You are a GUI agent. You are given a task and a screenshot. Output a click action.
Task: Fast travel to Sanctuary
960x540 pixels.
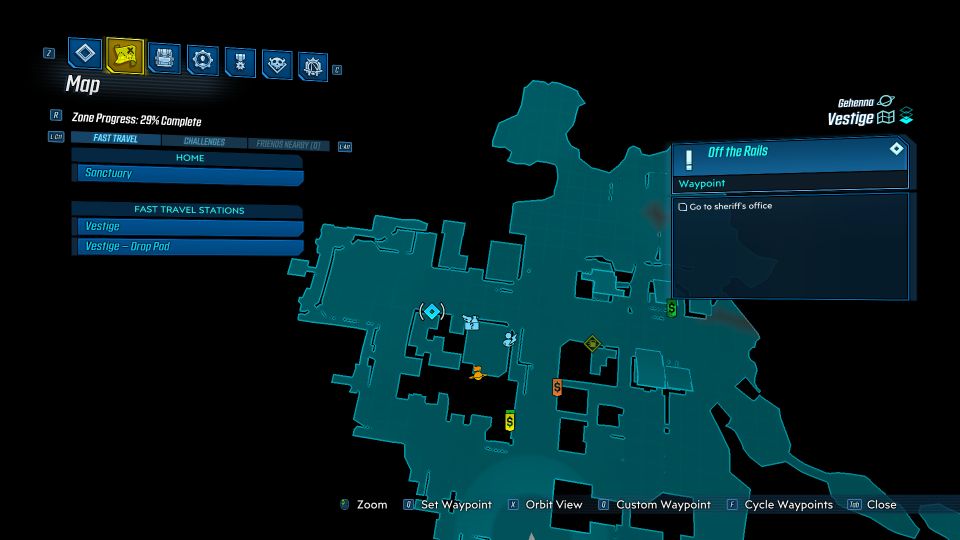(x=190, y=174)
